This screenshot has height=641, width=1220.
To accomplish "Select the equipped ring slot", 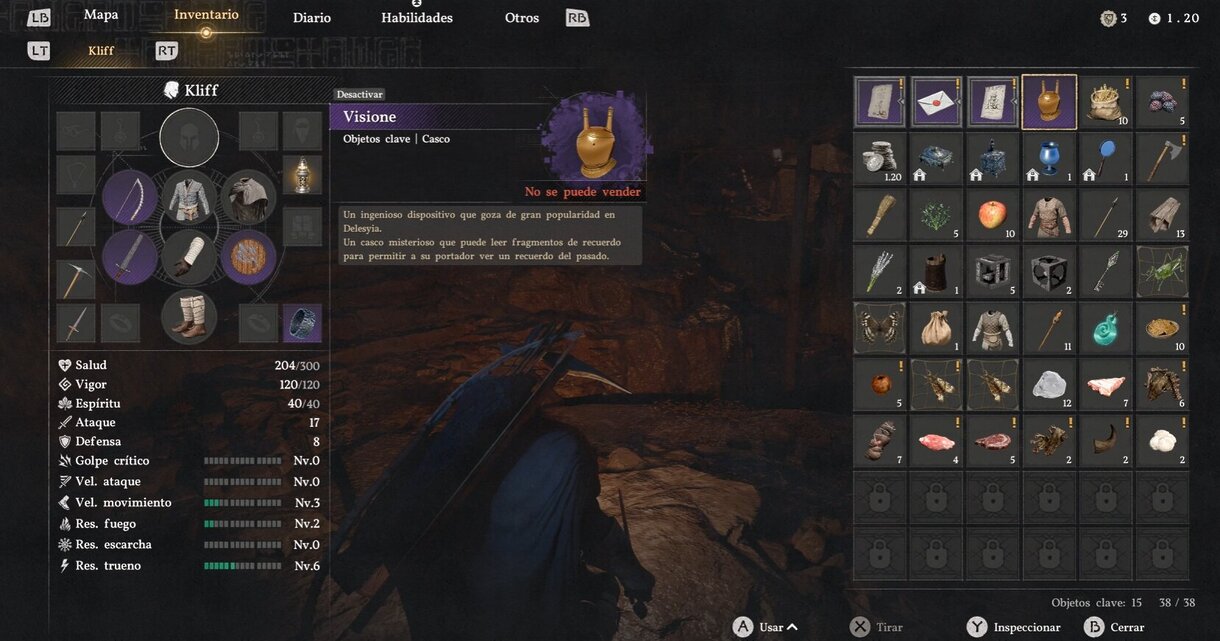I will point(302,323).
